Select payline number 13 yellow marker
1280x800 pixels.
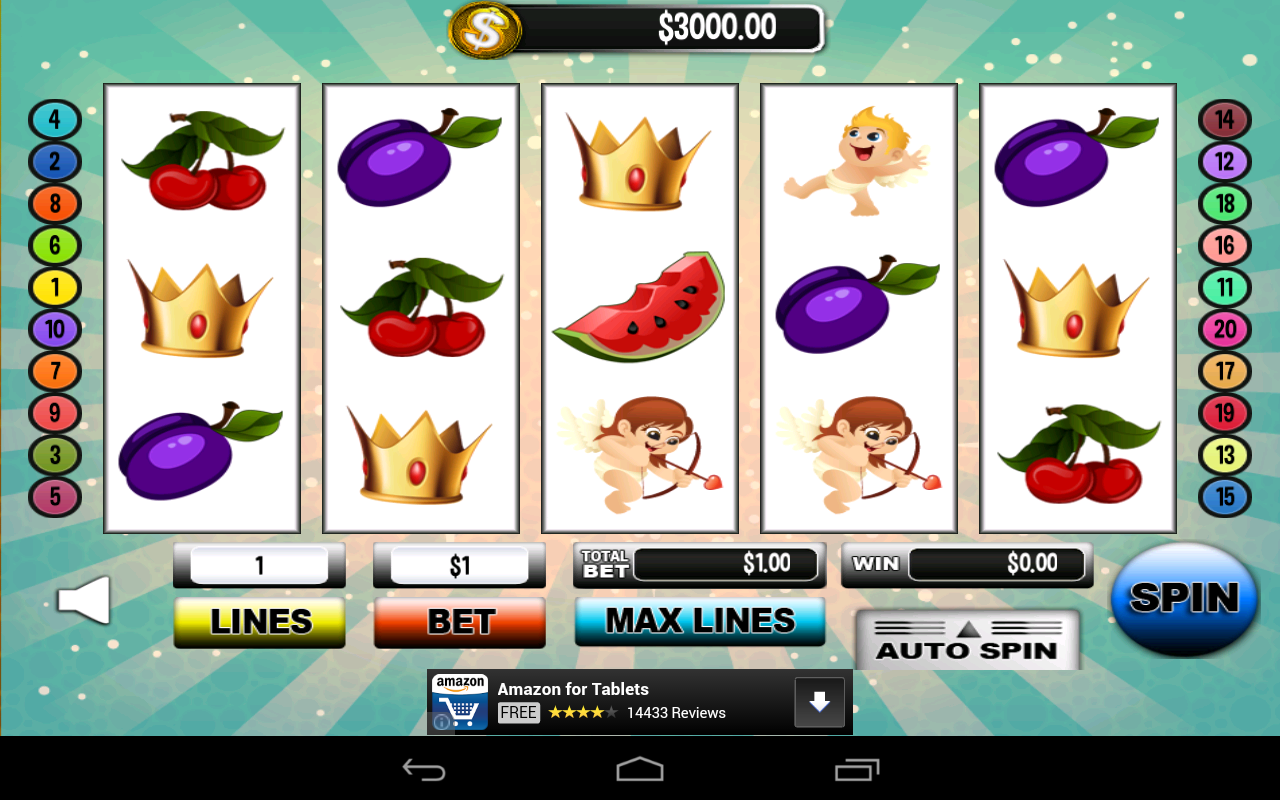(1225, 455)
